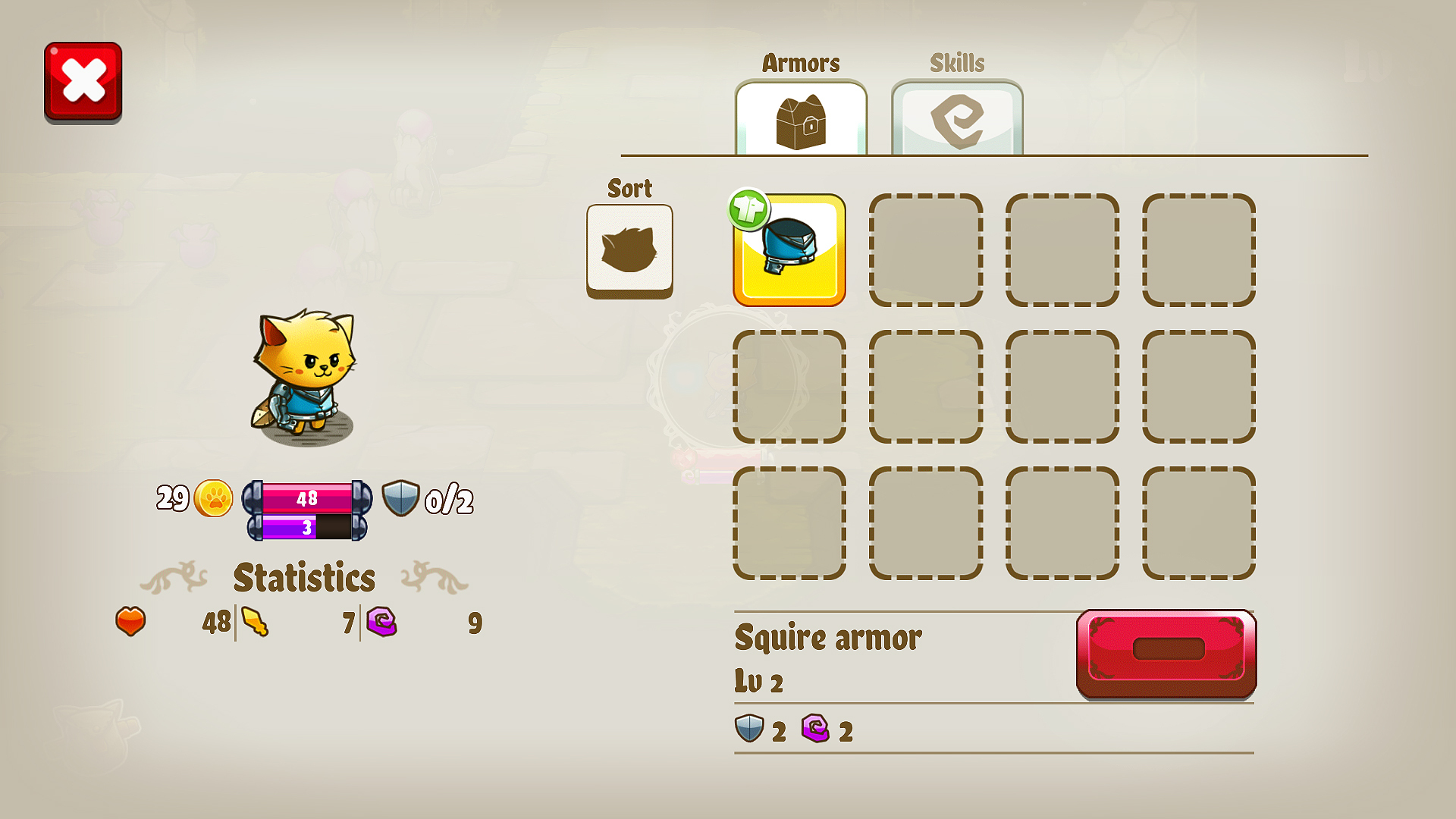Select the empty slot next to Squire armor
The width and height of the screenshot is (1456, 819).
926,250
